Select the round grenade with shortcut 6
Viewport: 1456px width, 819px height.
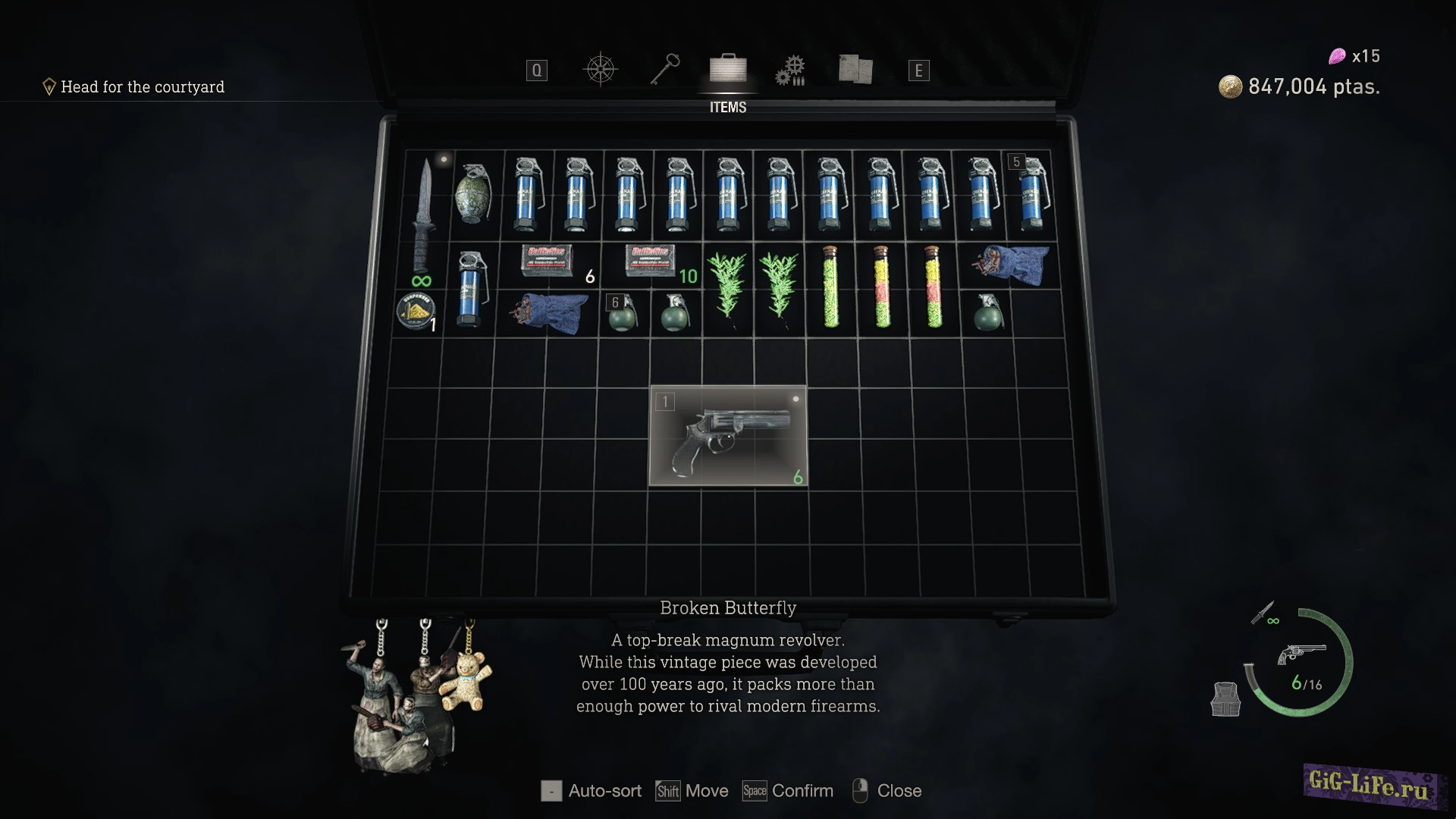point(623,312)
